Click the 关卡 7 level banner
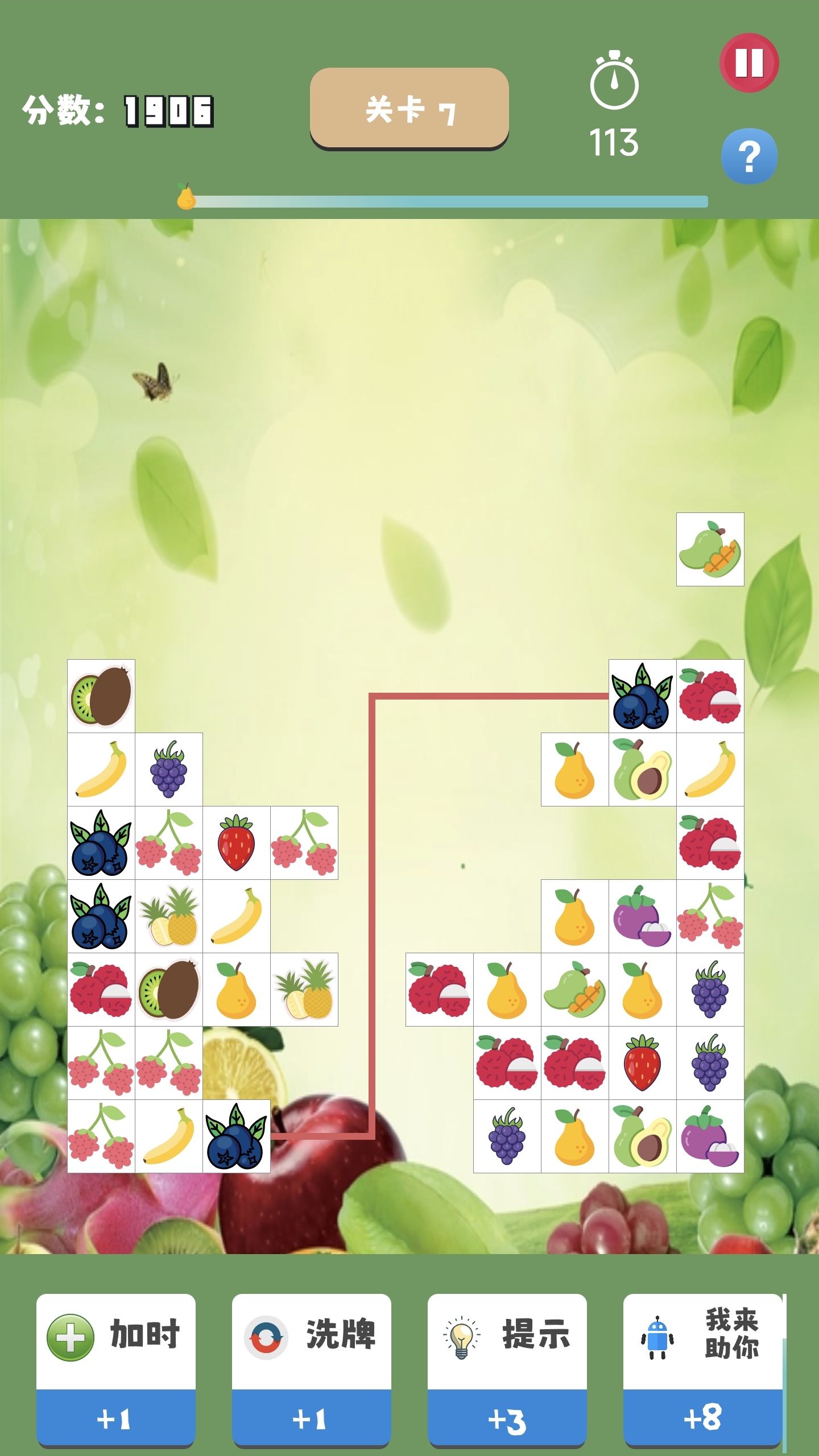Screen dimensions: 819x1456 tap(408, 109)
